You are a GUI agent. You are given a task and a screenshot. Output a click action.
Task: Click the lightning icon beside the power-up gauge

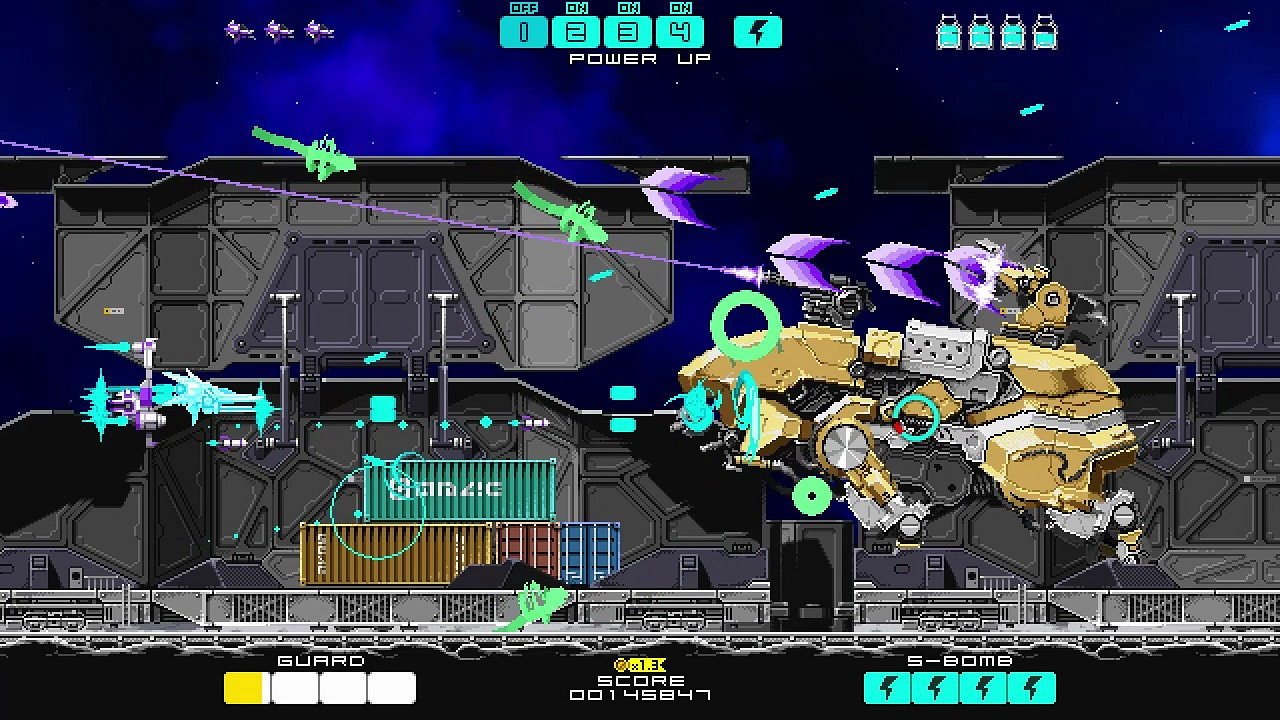click(757, 32)
